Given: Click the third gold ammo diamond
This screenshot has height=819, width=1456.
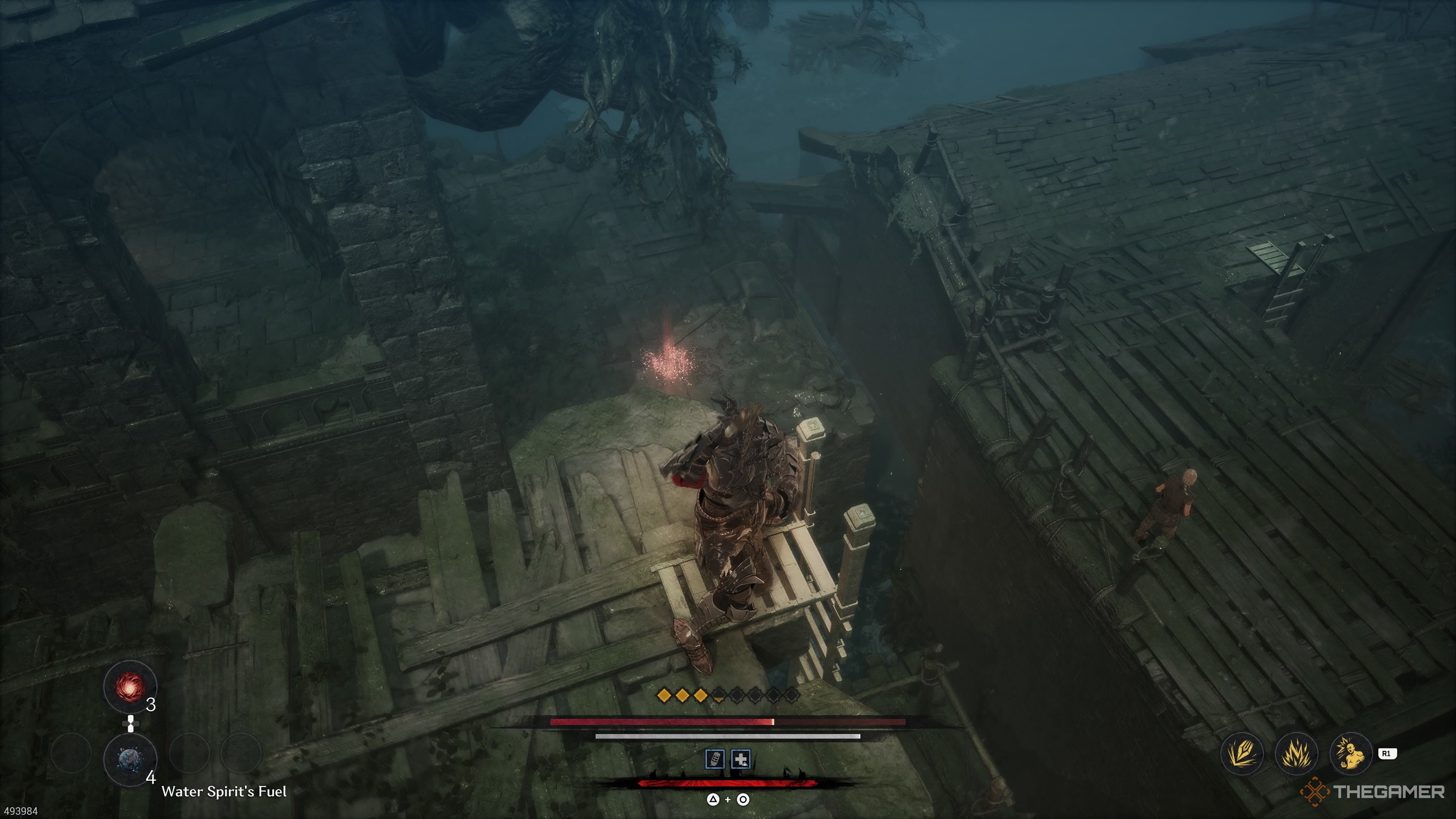Looking at the screenshot, I should coord(701,696).
